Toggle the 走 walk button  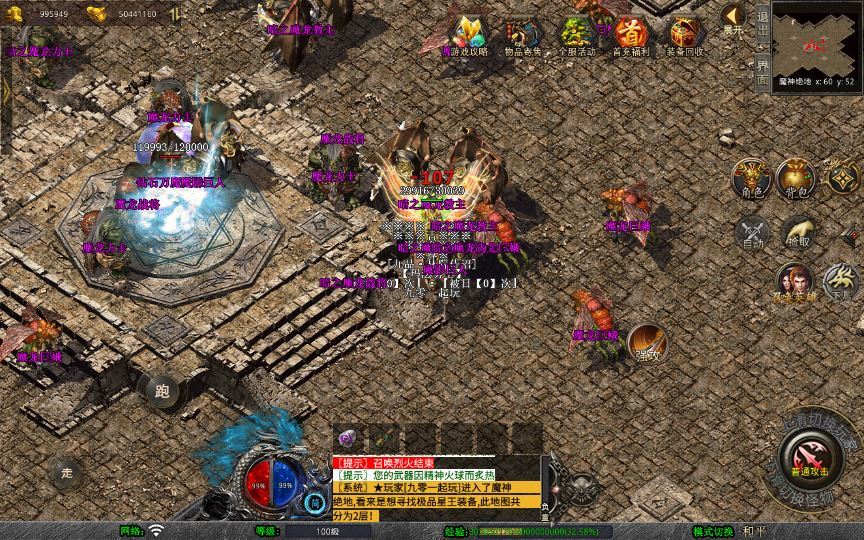pos(67,472)
